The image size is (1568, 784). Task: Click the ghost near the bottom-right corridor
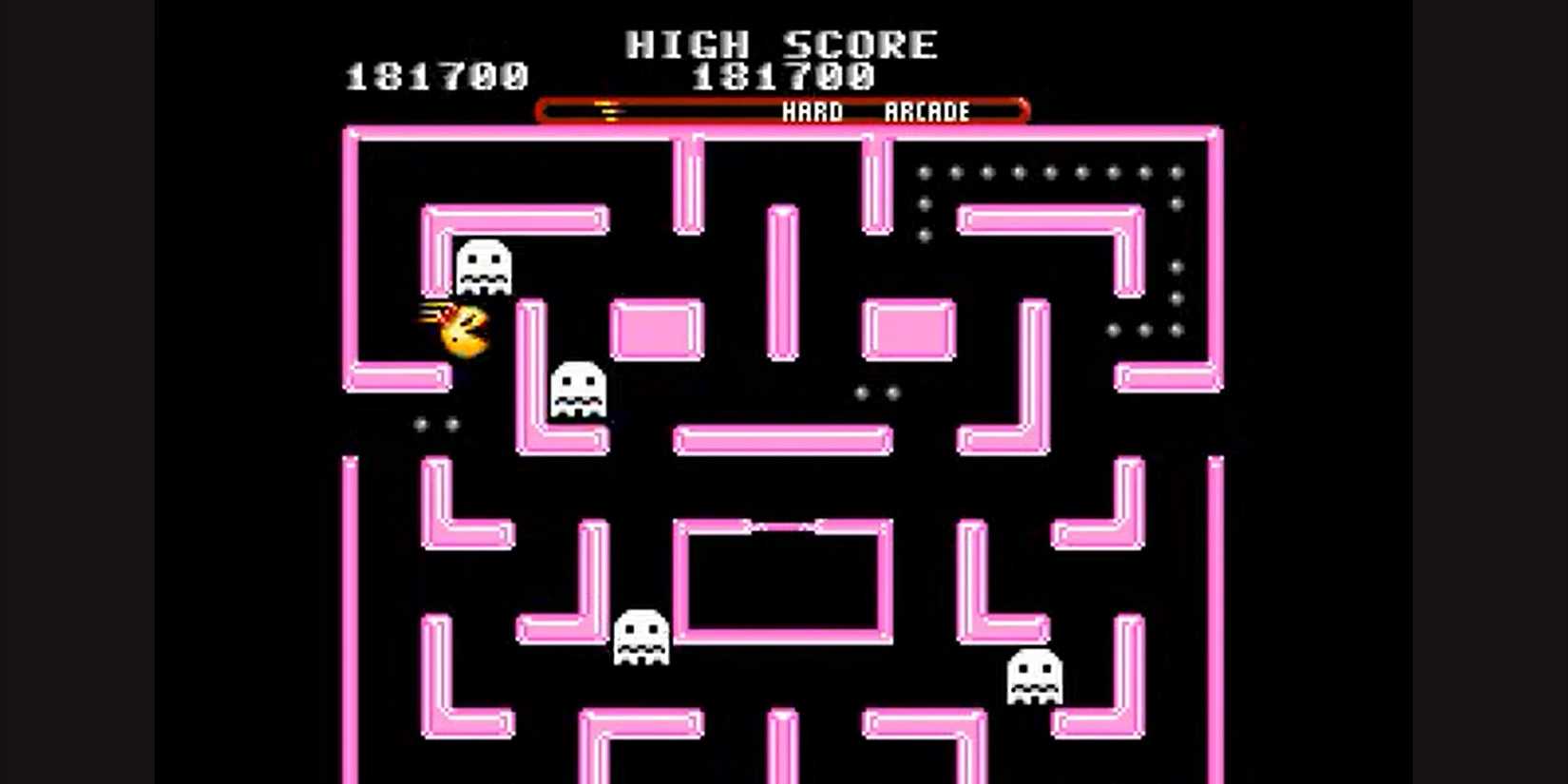coord(1033,677)
